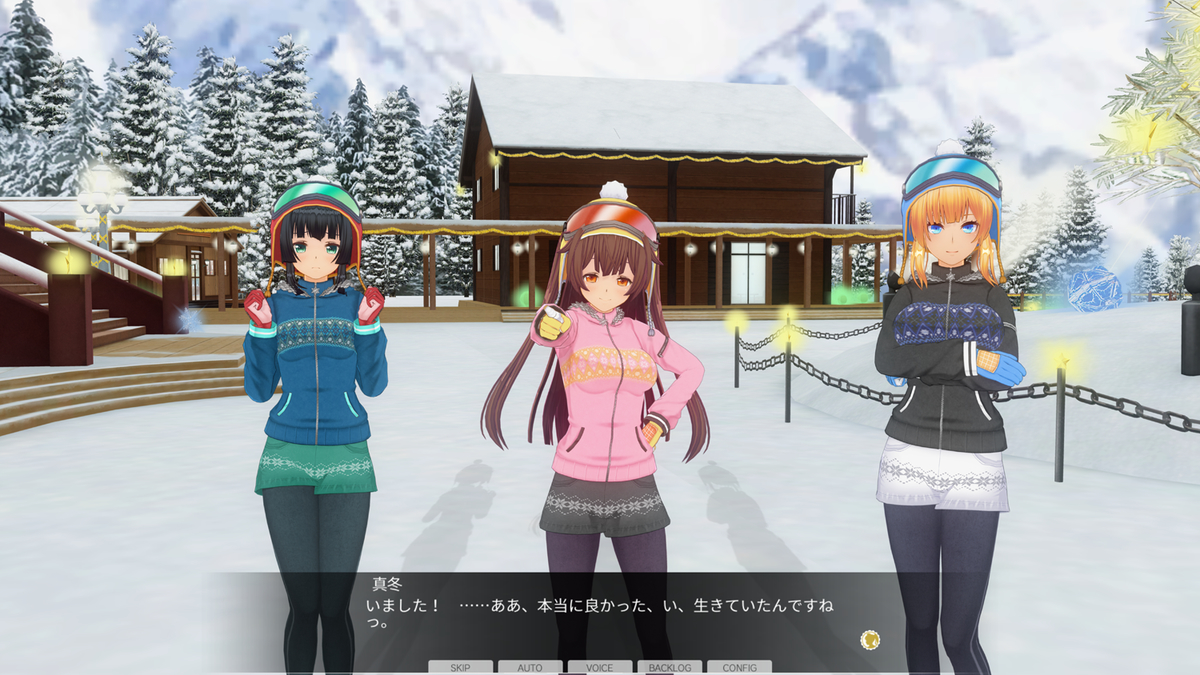Open the BACKLOG history
Image resolution: width=1200 pixels, height=675 pixels.
(669, 667)
